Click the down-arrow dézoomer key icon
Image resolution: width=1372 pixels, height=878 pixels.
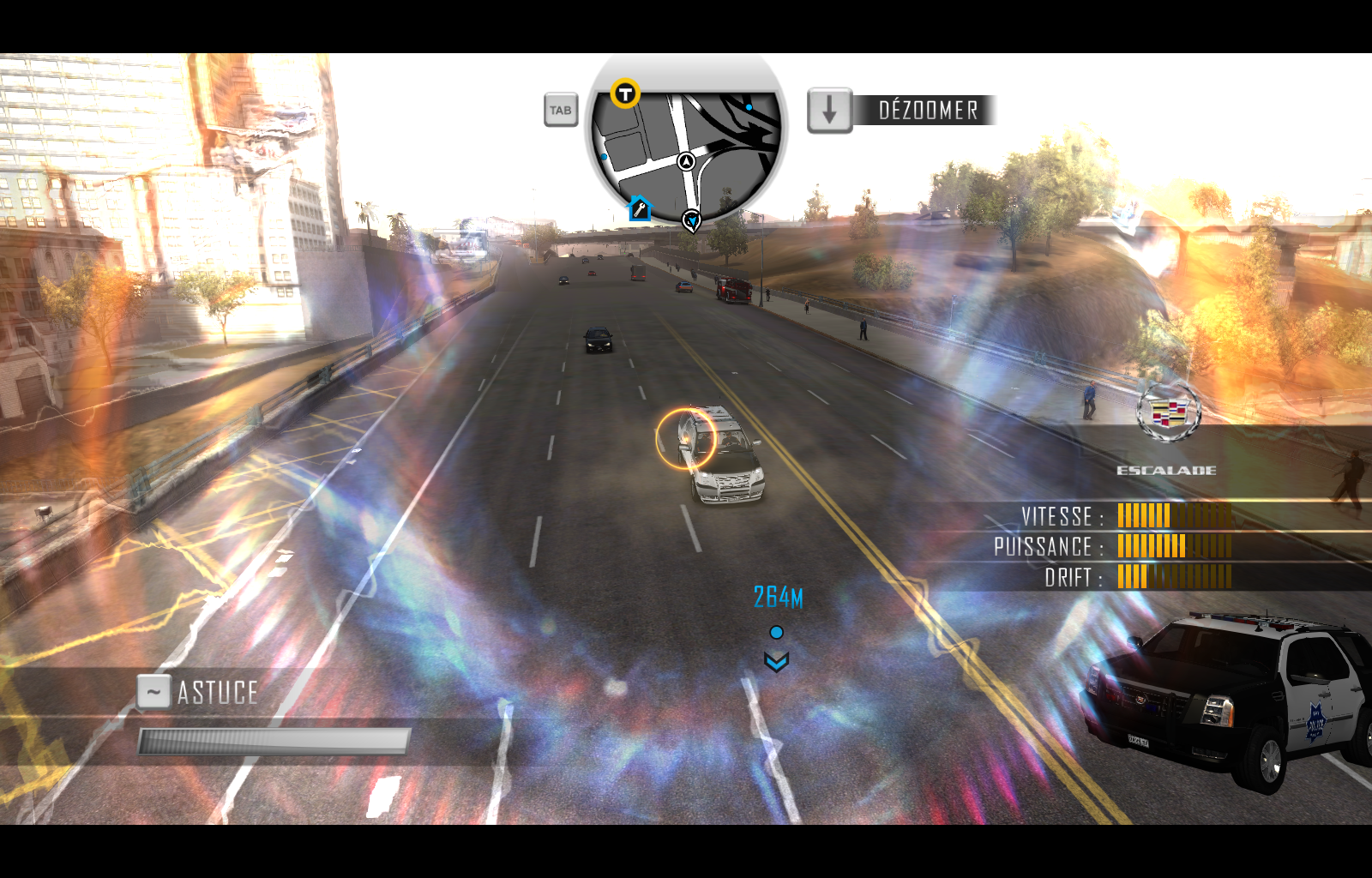(x=828, y=110)
